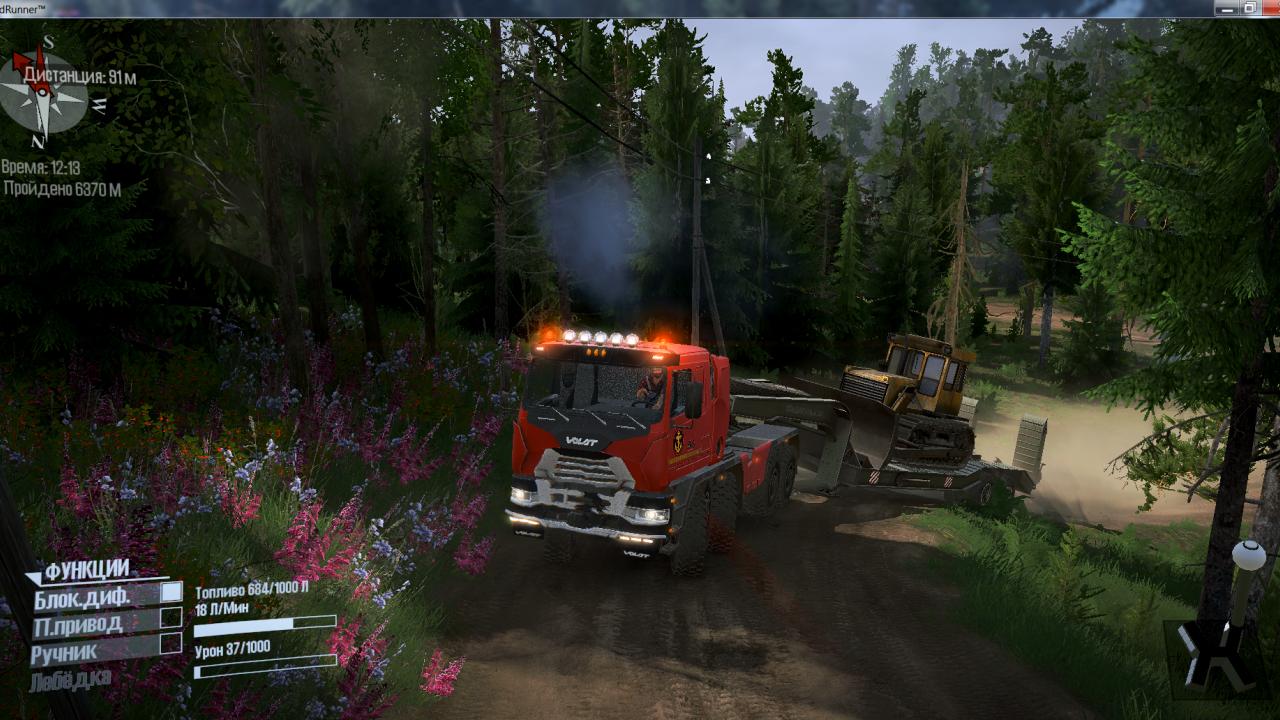Screen dimensions: 1280x720
Task: Enable the П.привод all-wheel drive checkbox
Action: click(172, 618)
